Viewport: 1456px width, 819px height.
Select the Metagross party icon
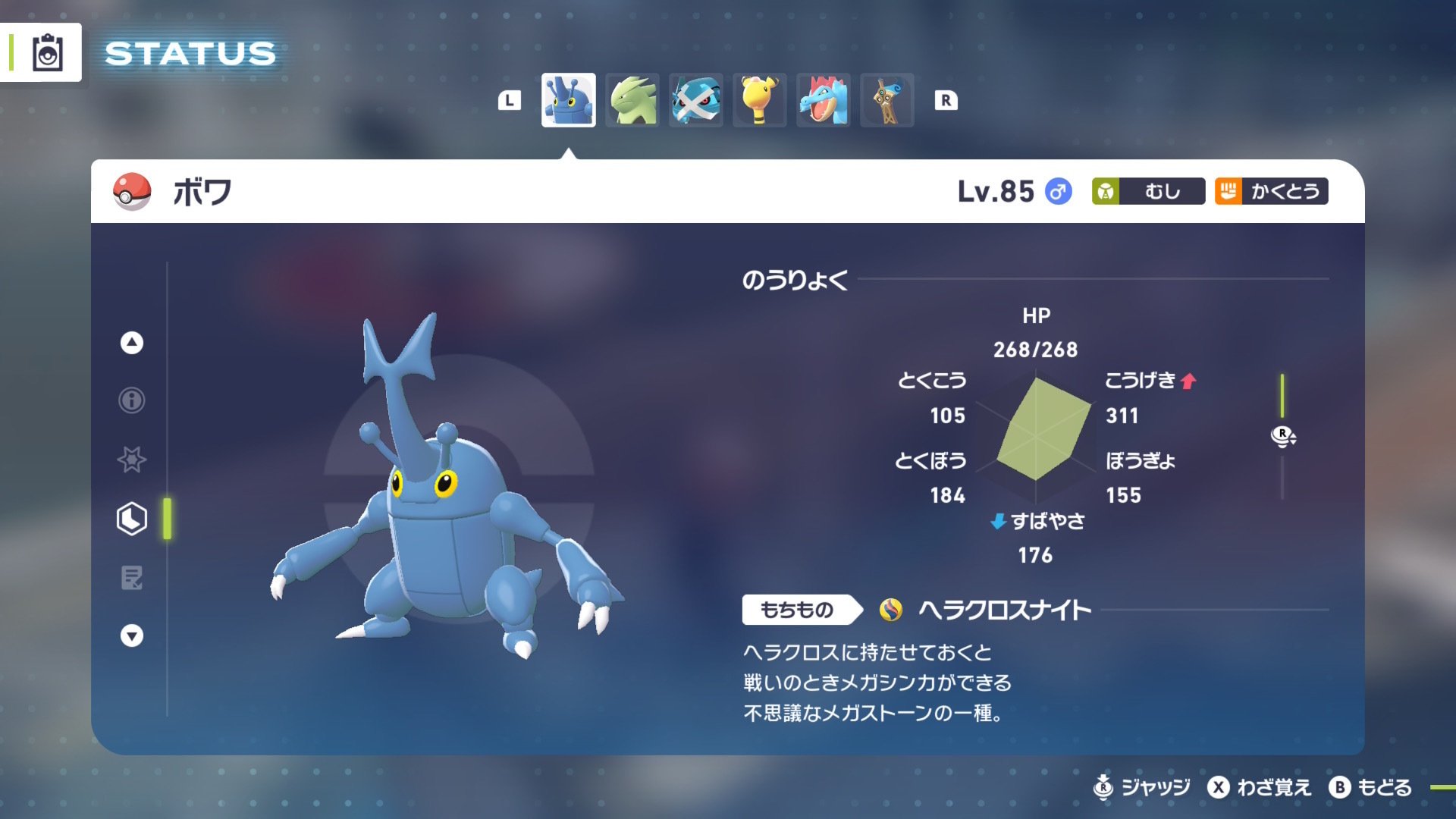tap(696, 99)
